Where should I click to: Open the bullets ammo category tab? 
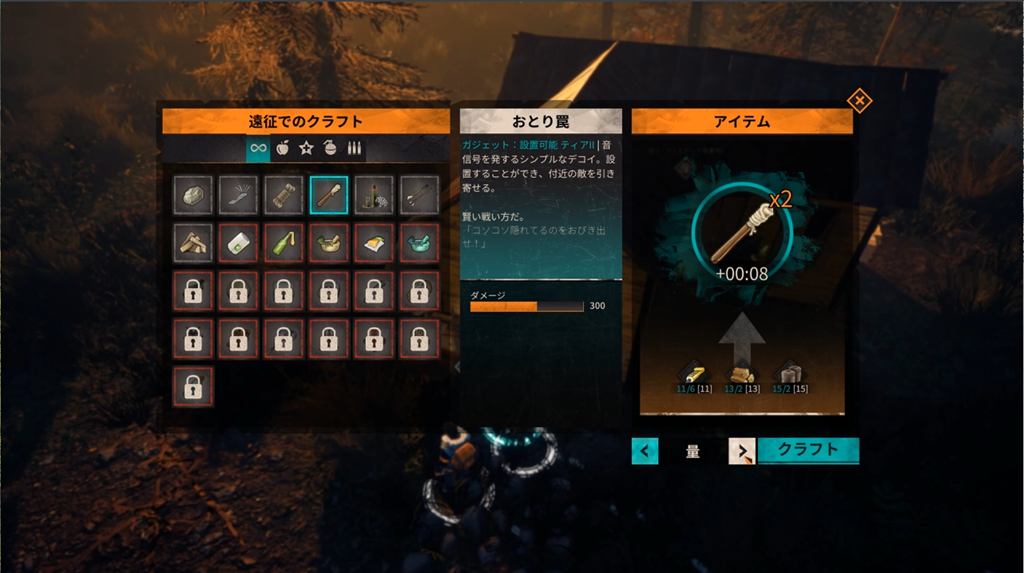click(x=354, y=149)
